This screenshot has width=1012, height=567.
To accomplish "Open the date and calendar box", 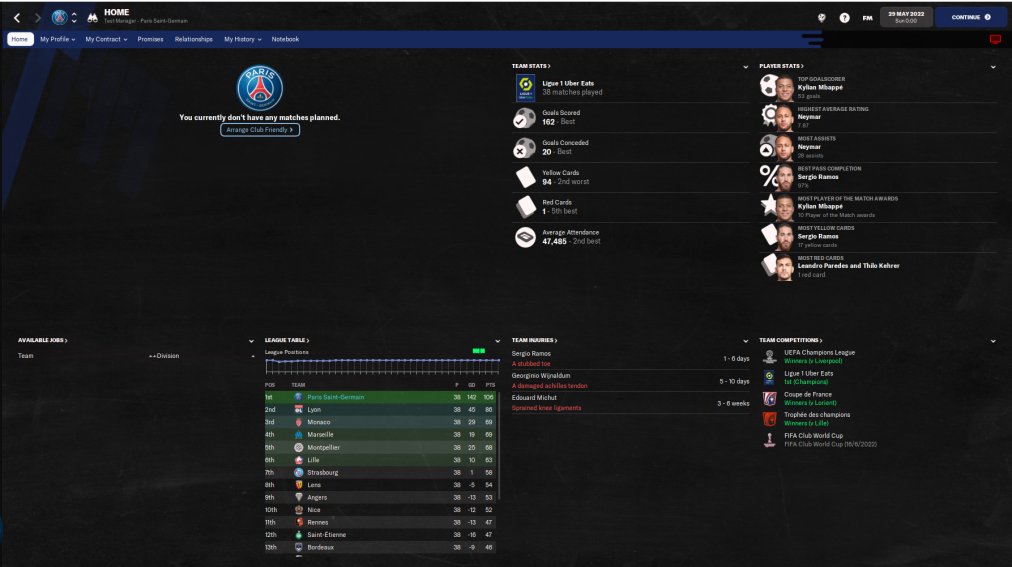I will (906, 17).
